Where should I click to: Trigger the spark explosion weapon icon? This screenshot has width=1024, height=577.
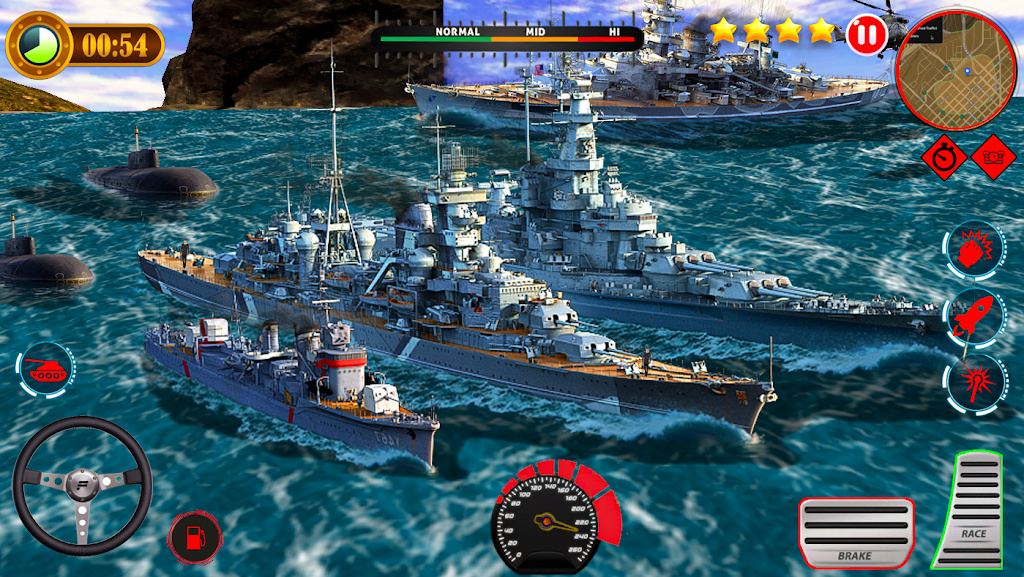click(973, 381)
